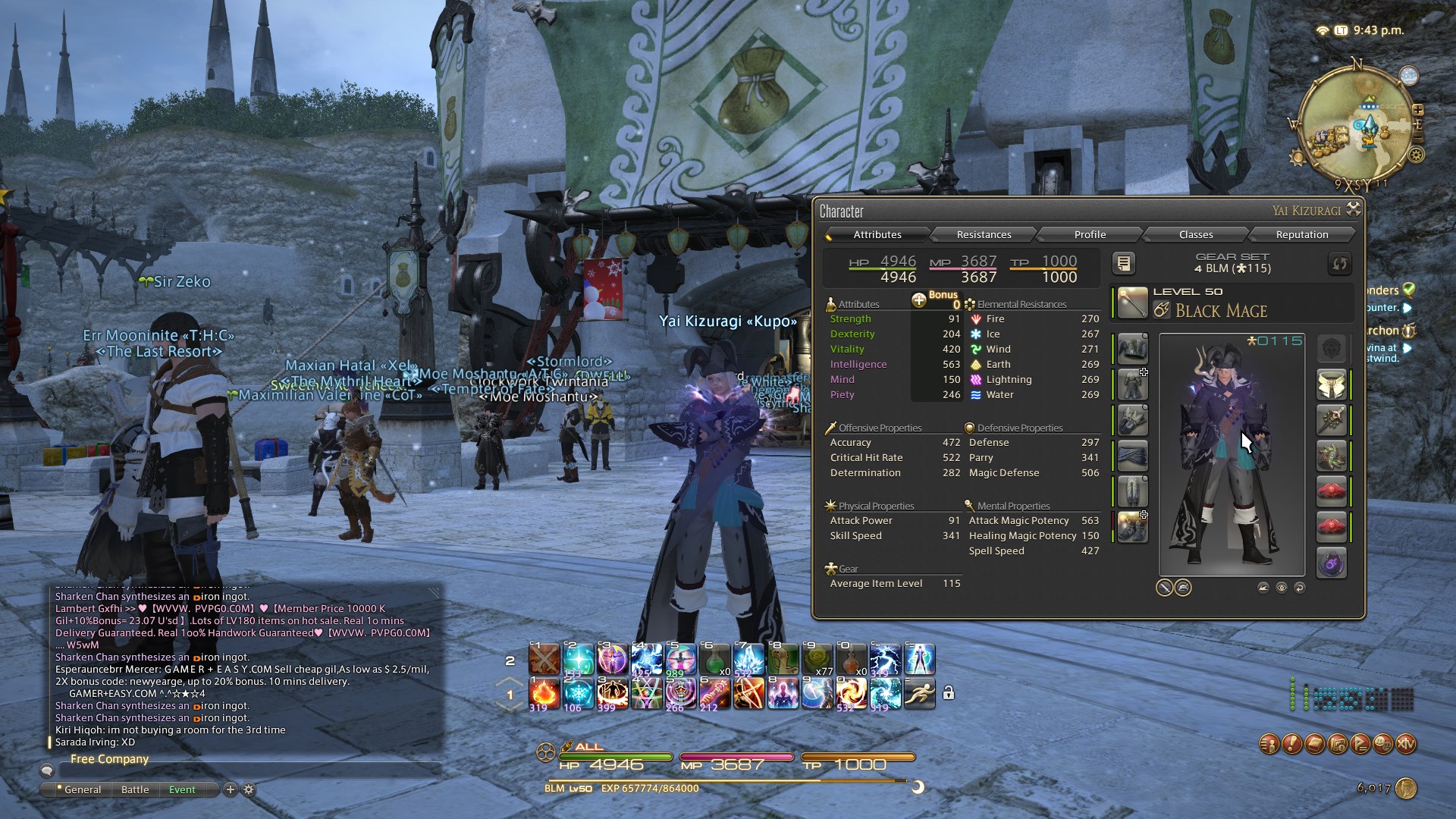
Task: Cast the Blizzard snowflake spell
Action: point(578,694)
